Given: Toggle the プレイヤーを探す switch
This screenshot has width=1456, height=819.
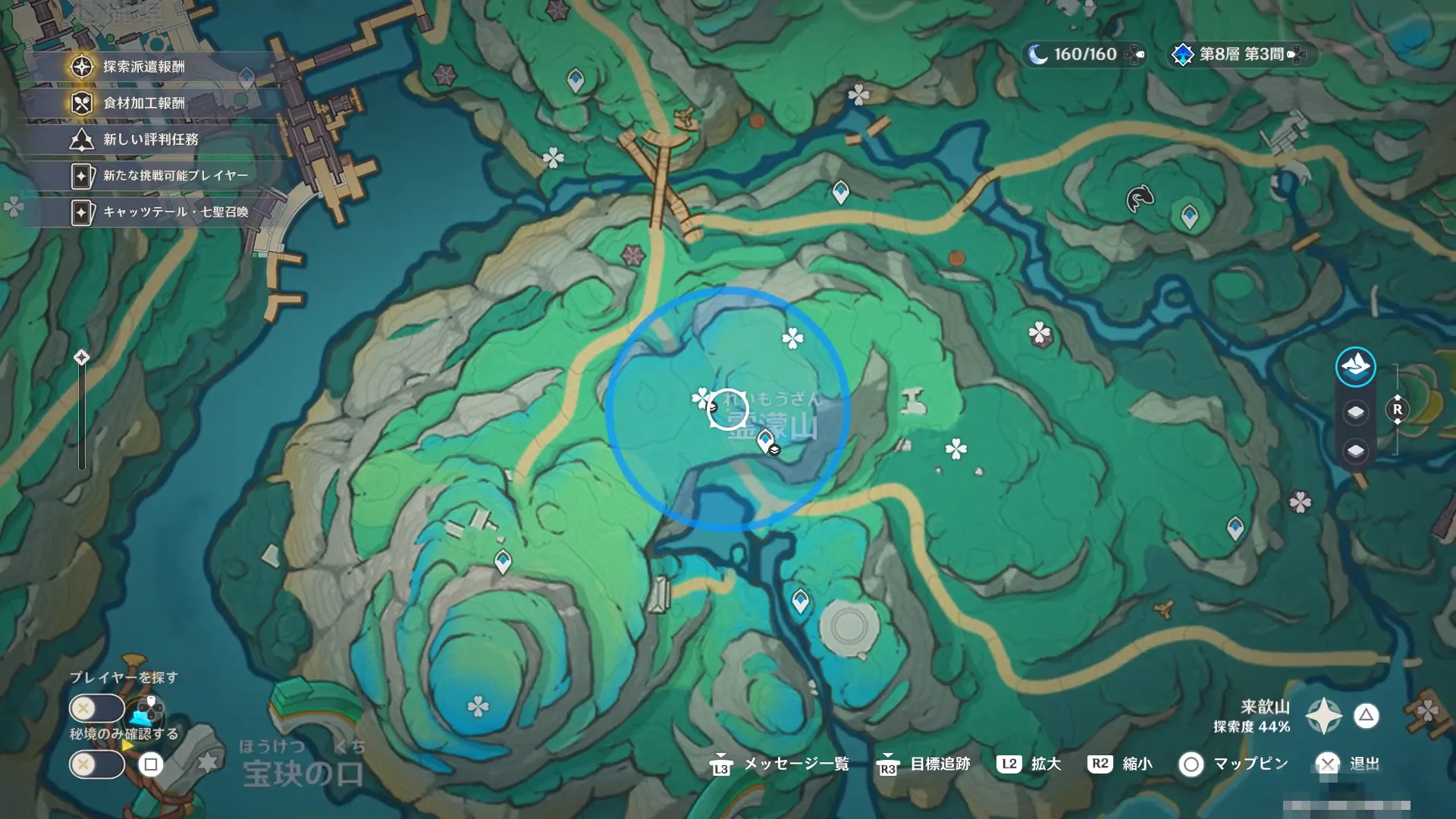Looking at the screenshot, I should pos(96,709).
